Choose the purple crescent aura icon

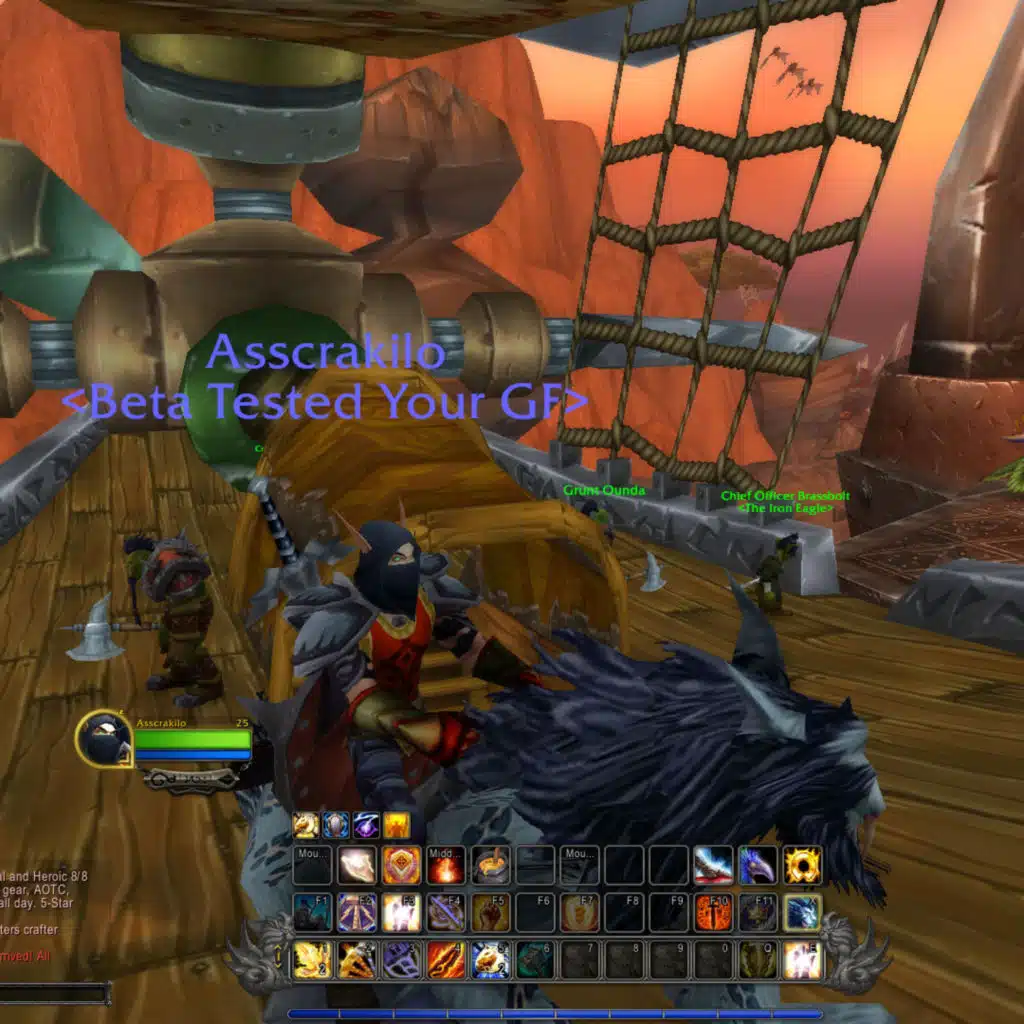pyautogui.click(x=366, y=825)
